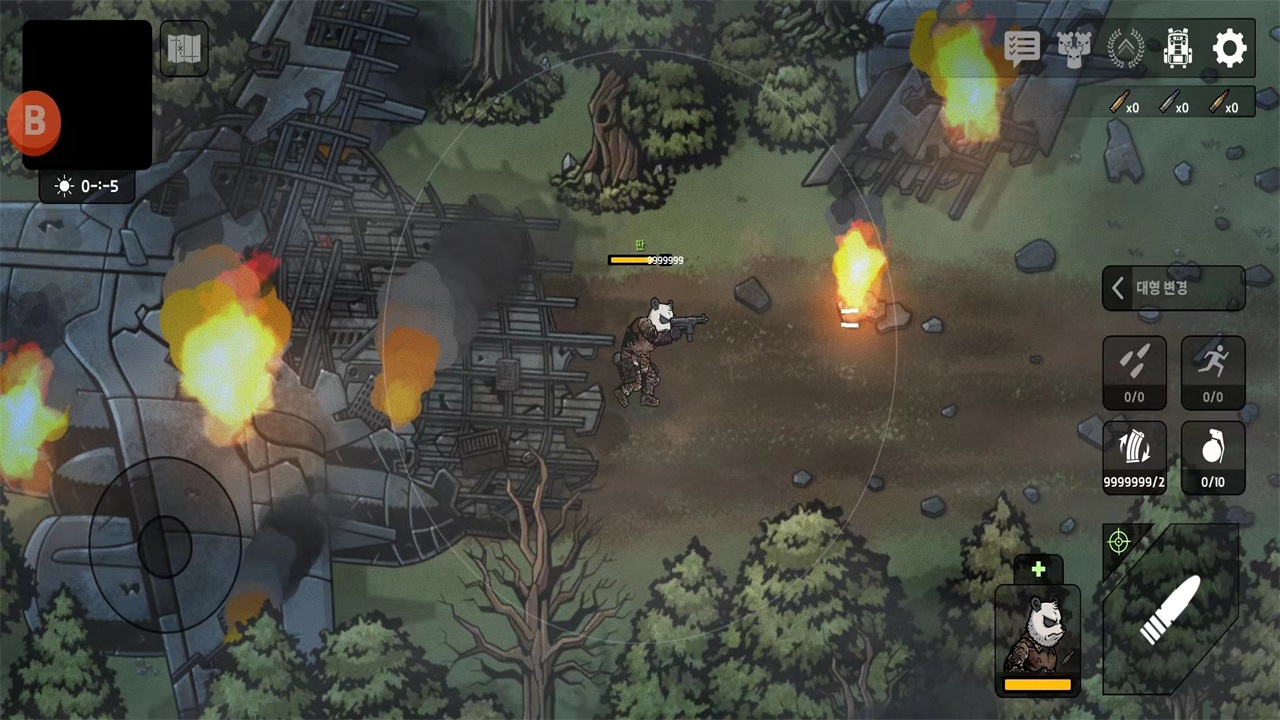This screenshot has height=720, width=1280.
Task: Throw a grenade
Action: click(1212, 457)
